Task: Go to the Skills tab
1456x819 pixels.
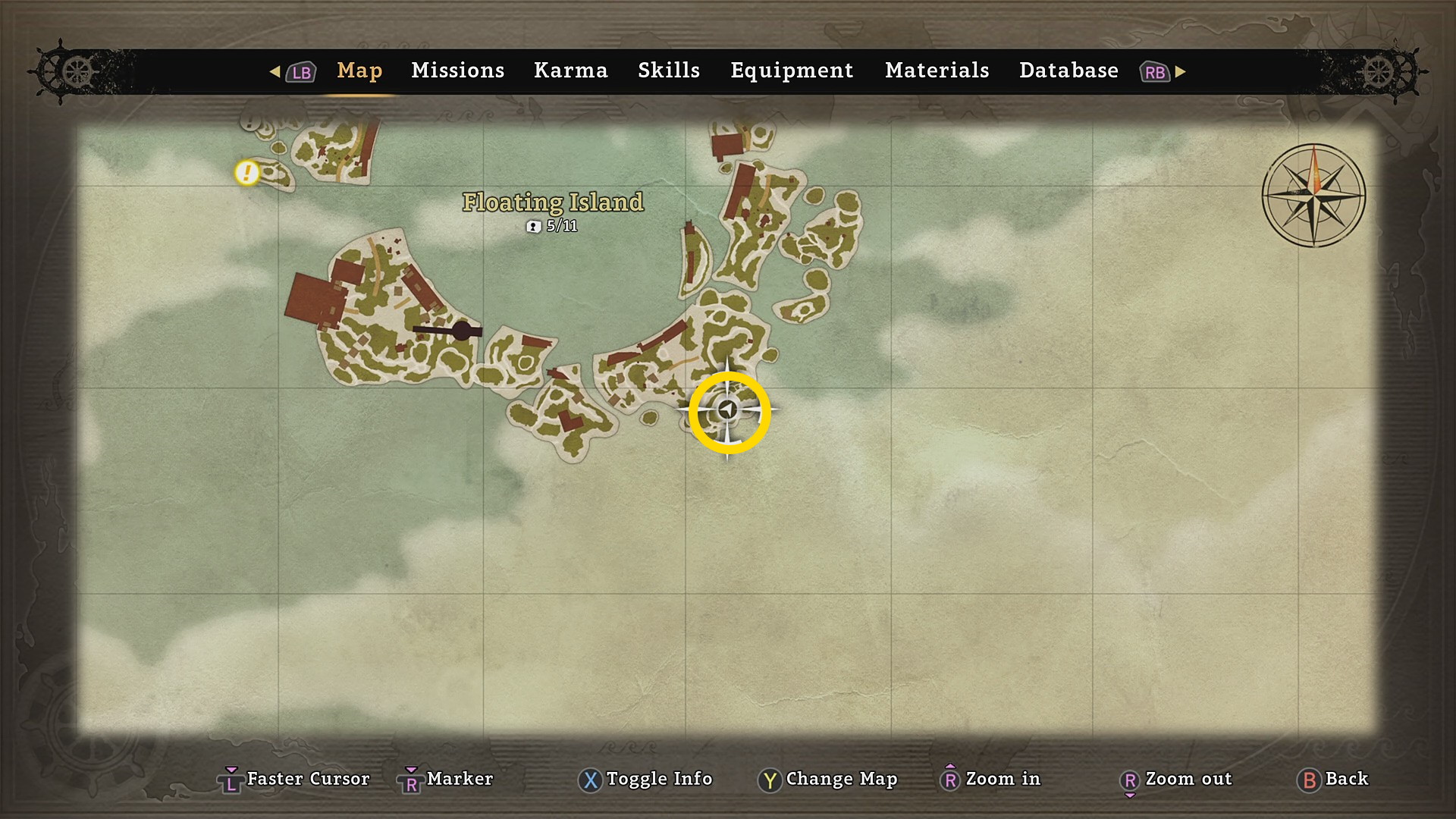Action: tap(668, 71)
